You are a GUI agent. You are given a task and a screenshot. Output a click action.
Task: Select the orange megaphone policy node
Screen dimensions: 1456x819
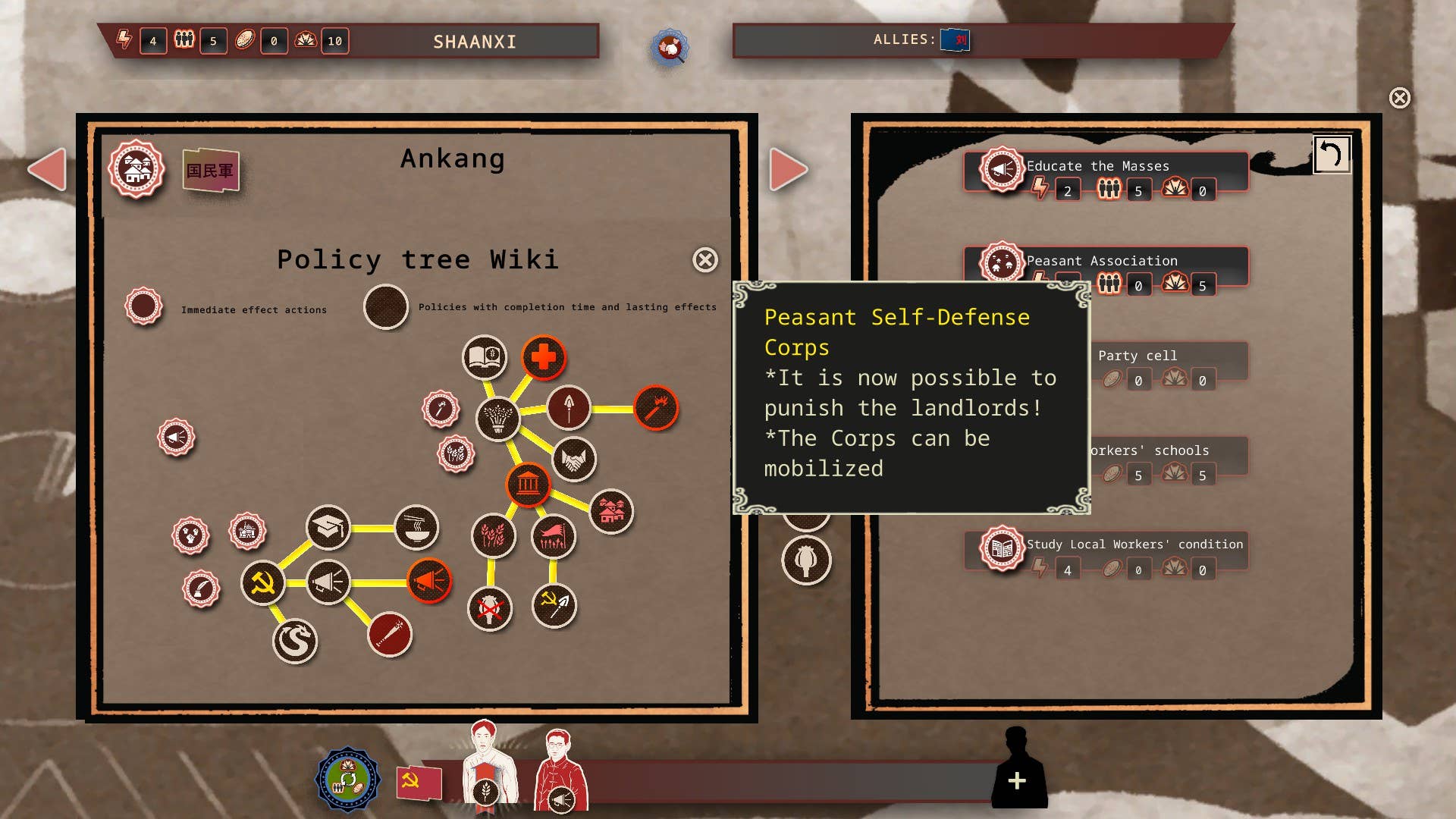pos(429,582)
